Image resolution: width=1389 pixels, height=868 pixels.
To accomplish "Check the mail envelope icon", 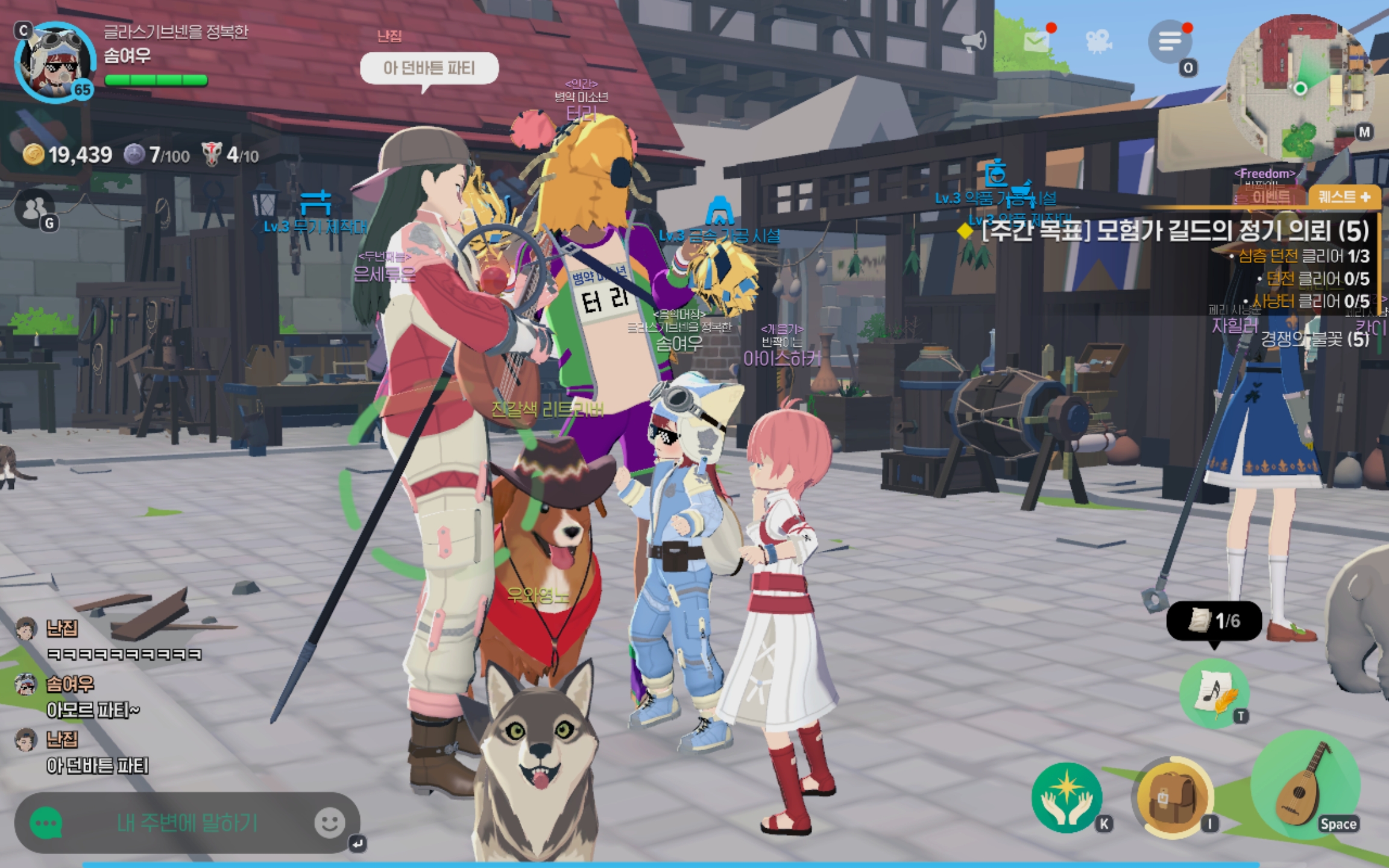I will [x=1037, y=41].
